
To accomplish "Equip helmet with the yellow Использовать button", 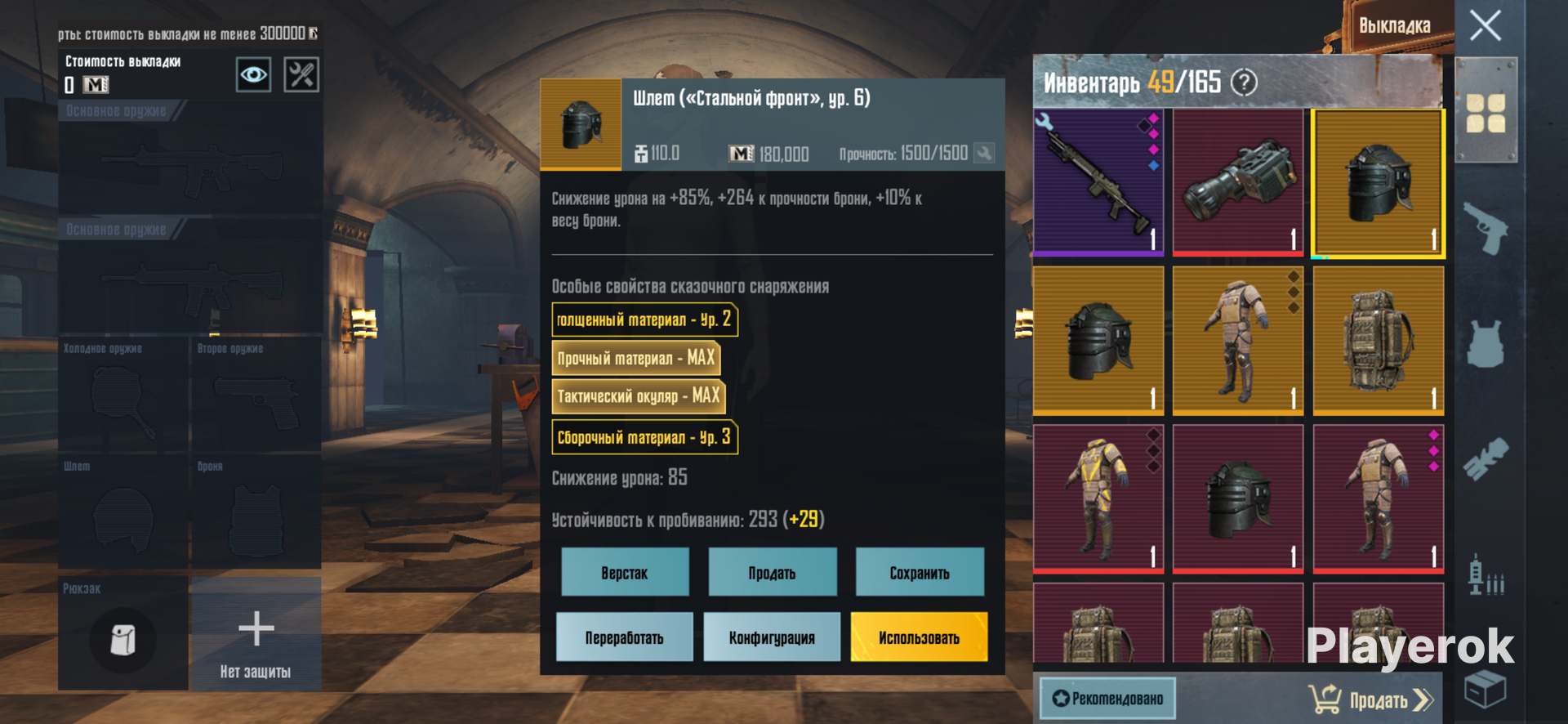I will [919, 637].
